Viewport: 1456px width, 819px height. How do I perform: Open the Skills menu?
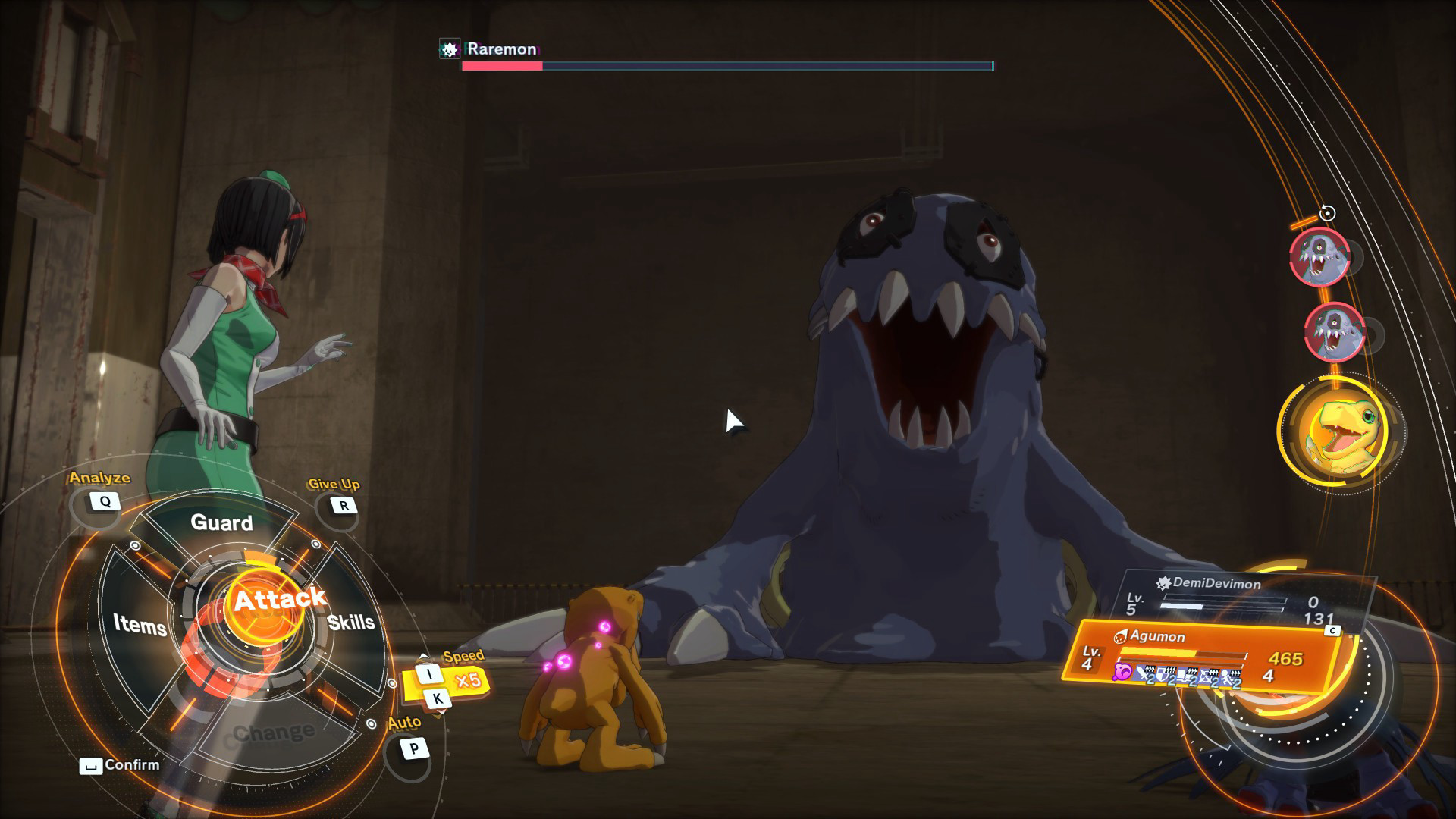[x=351, y=623]
